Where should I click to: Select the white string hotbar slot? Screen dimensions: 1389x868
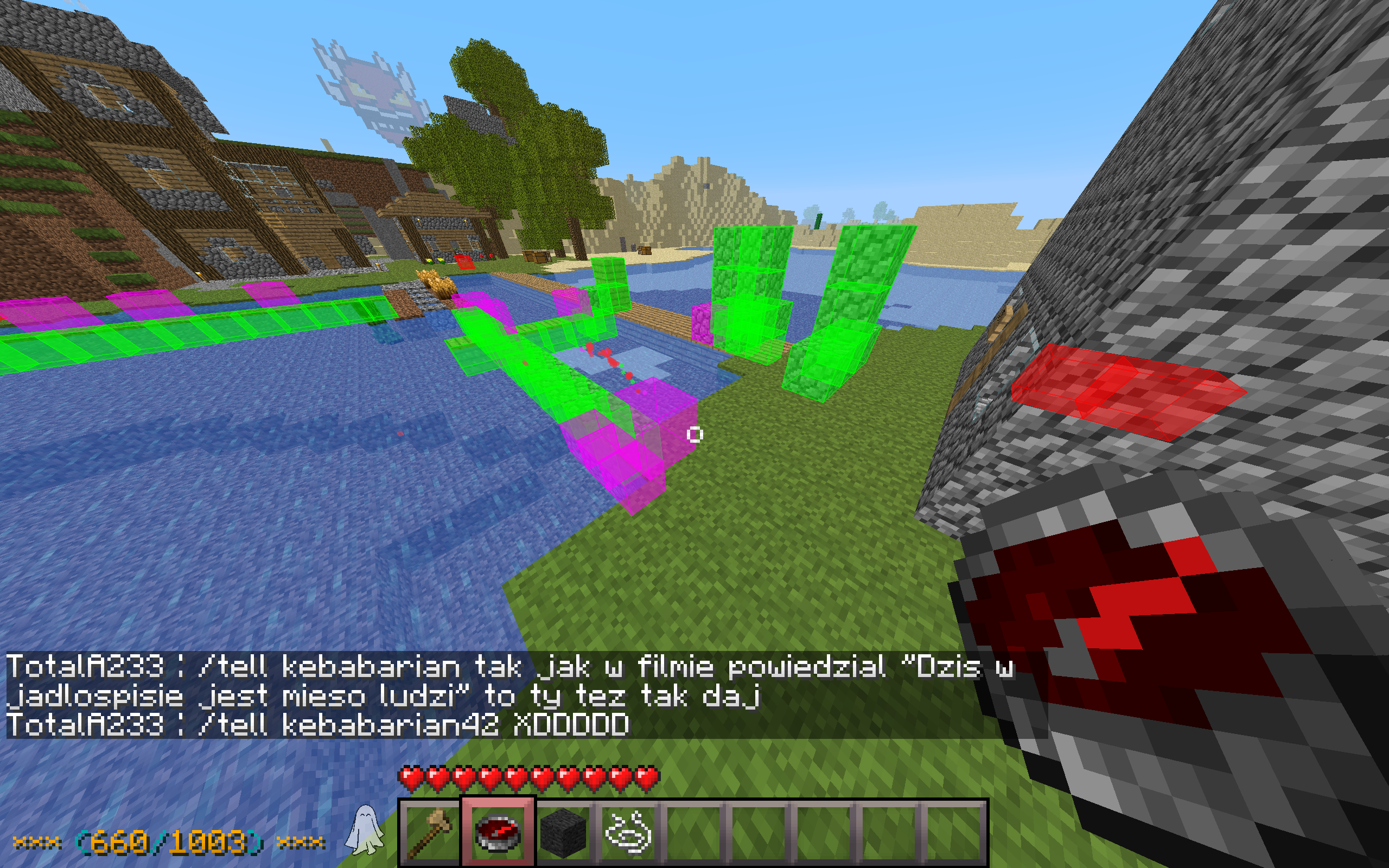[628, 832]
